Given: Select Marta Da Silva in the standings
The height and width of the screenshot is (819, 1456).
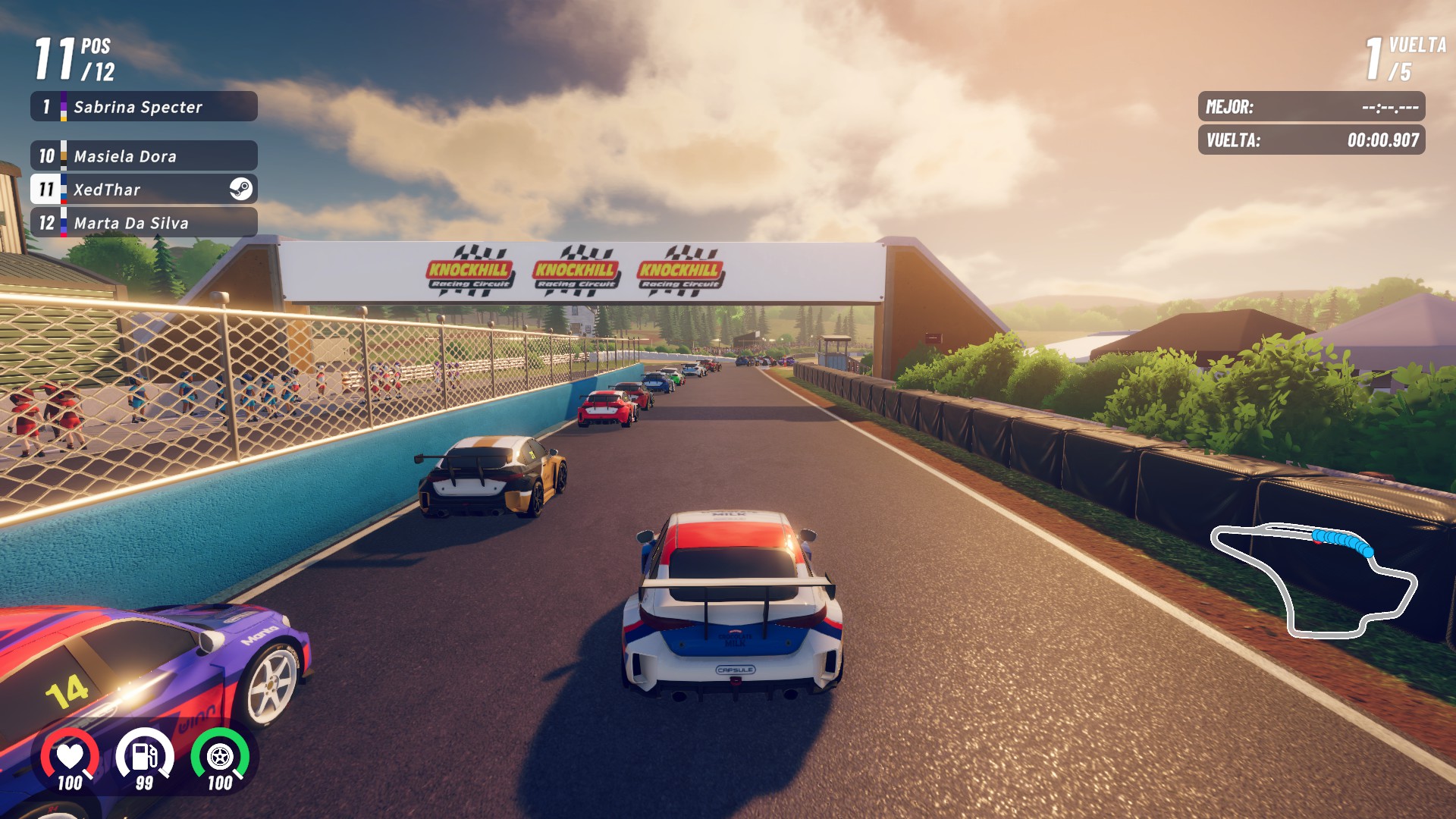Looking at the screenshot, I should pos(144,223).
